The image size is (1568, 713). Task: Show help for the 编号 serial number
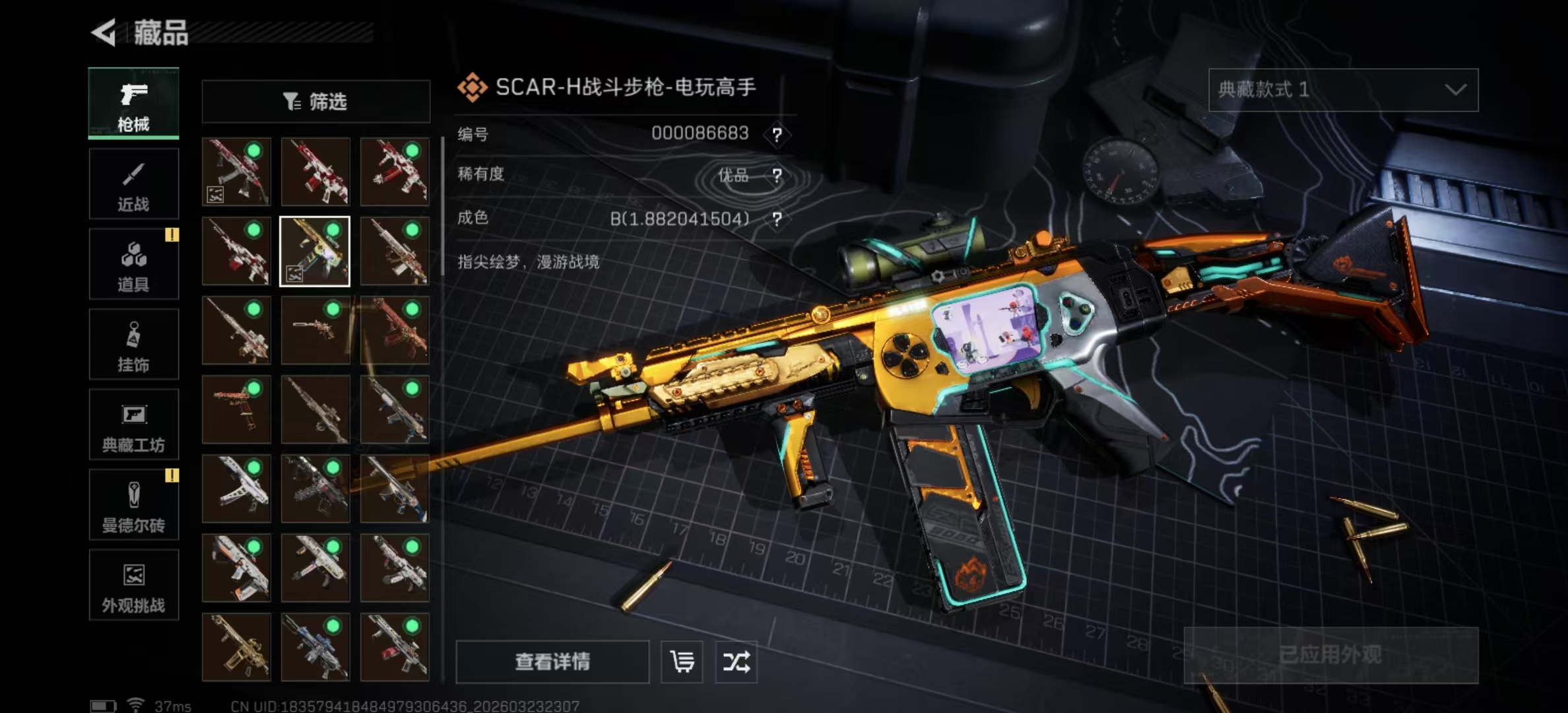(x=777, y=135)
